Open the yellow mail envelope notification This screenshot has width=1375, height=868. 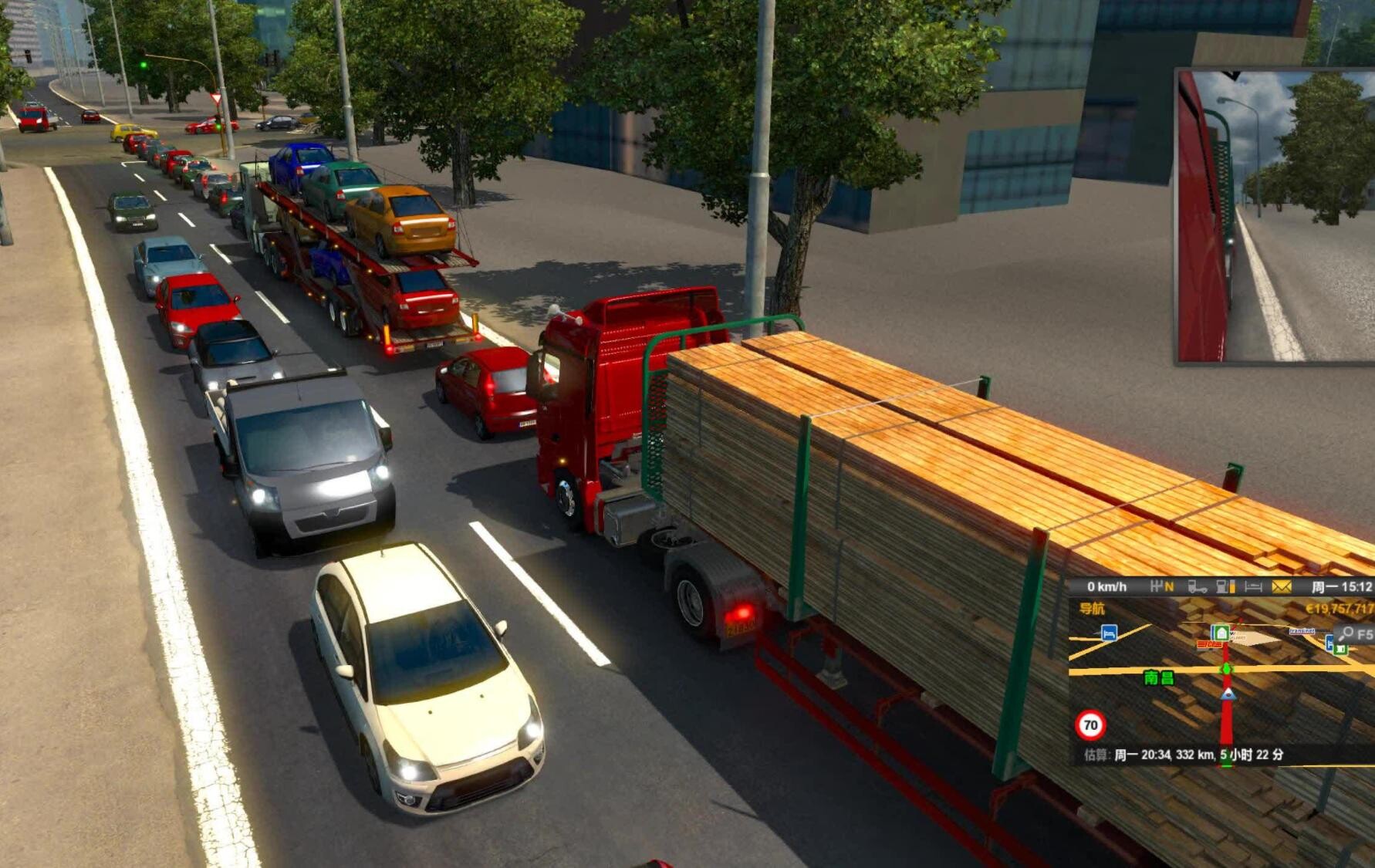1282,587
